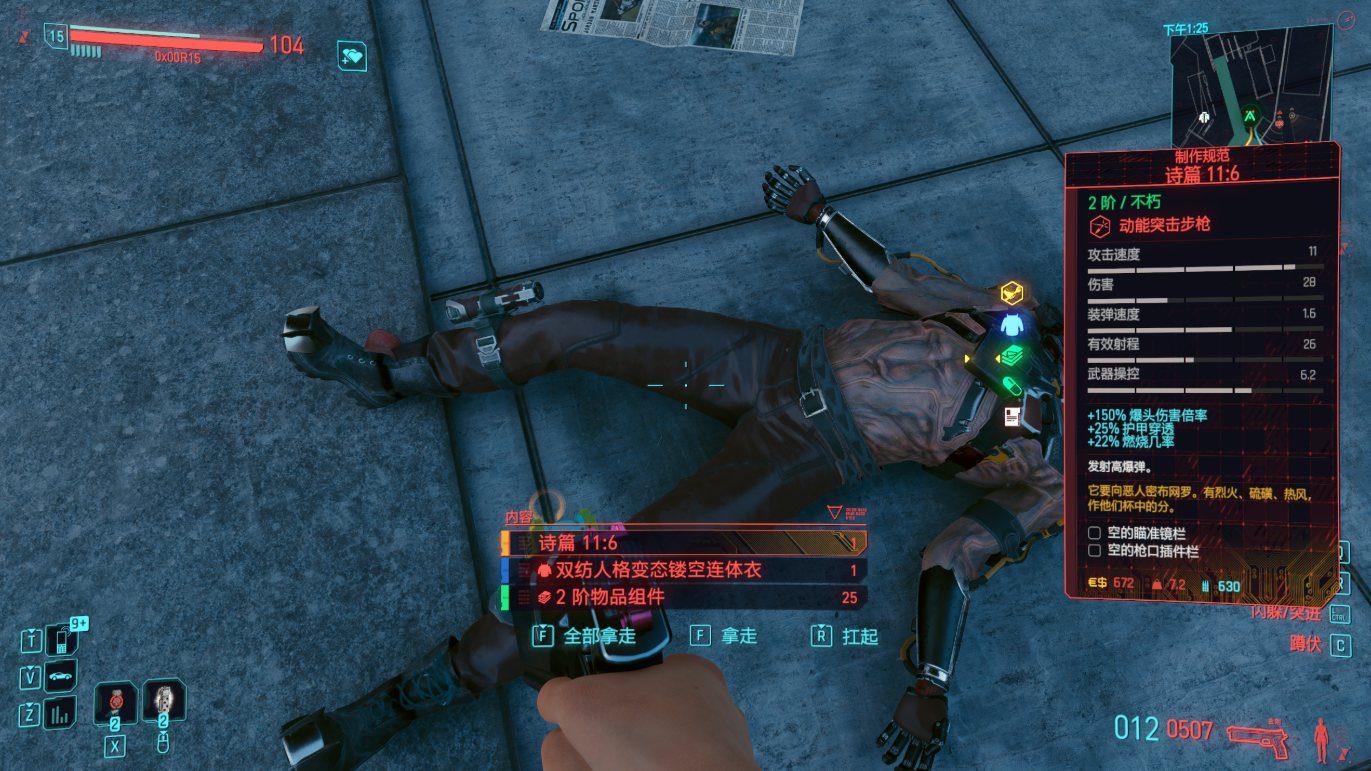The height and width of the screenshot is (771, 1371).
Task: Select the grenade quick slot
Action: point(115,703)
